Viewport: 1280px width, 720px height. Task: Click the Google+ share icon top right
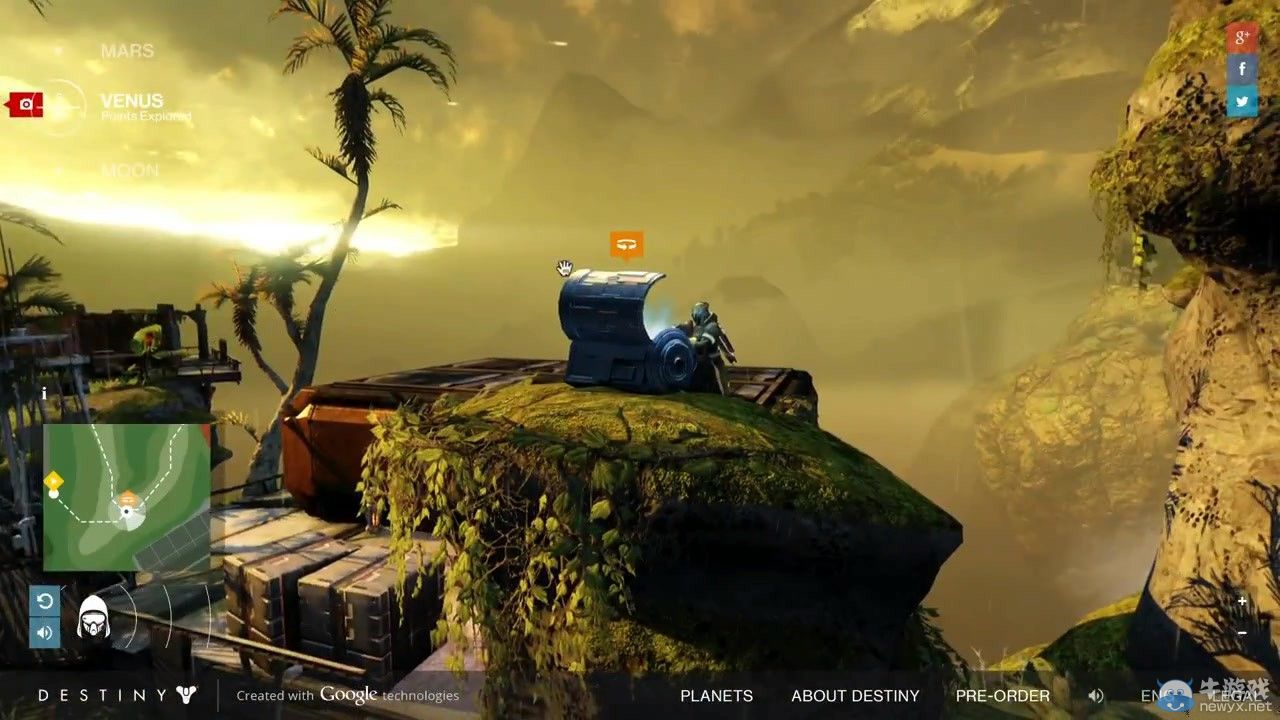pos(1241,36)
